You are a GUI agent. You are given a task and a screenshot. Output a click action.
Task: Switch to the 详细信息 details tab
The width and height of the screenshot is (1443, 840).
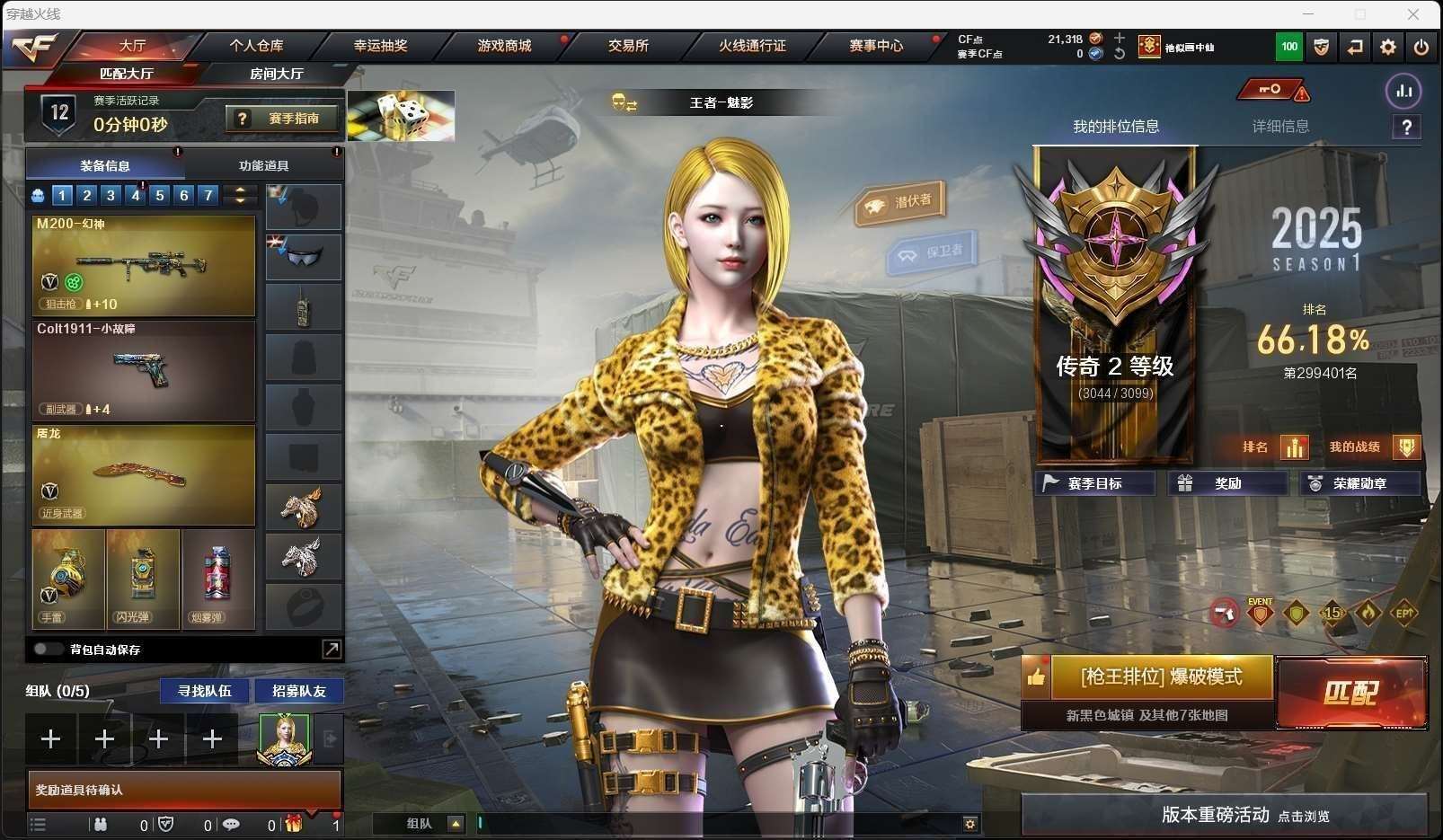[1280, 127]
